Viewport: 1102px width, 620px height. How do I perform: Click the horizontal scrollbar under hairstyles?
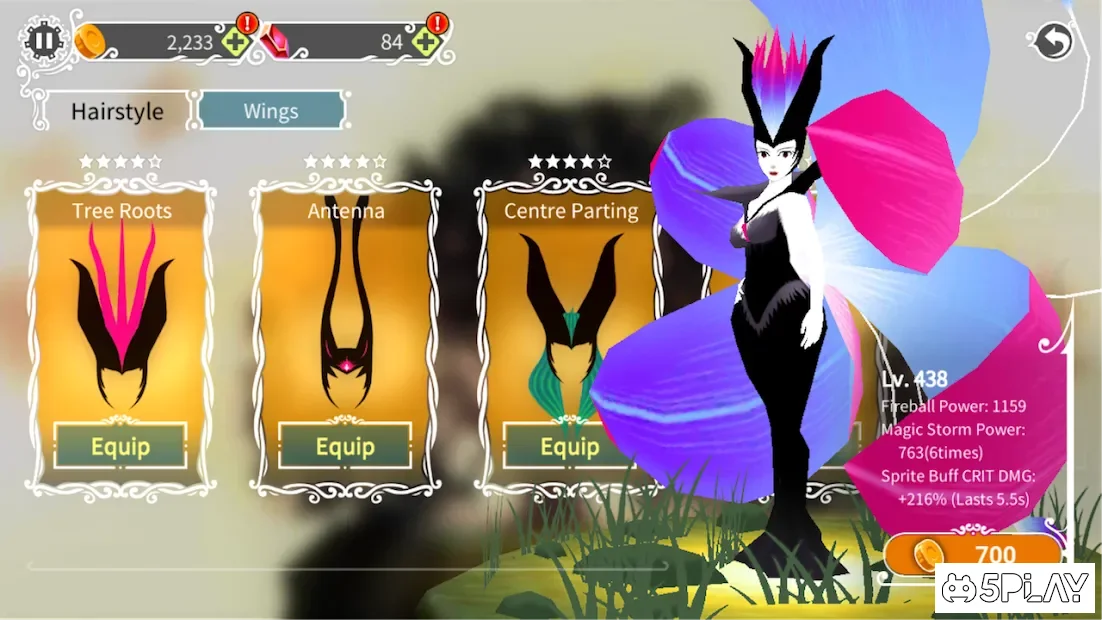[x=346, y=566]
